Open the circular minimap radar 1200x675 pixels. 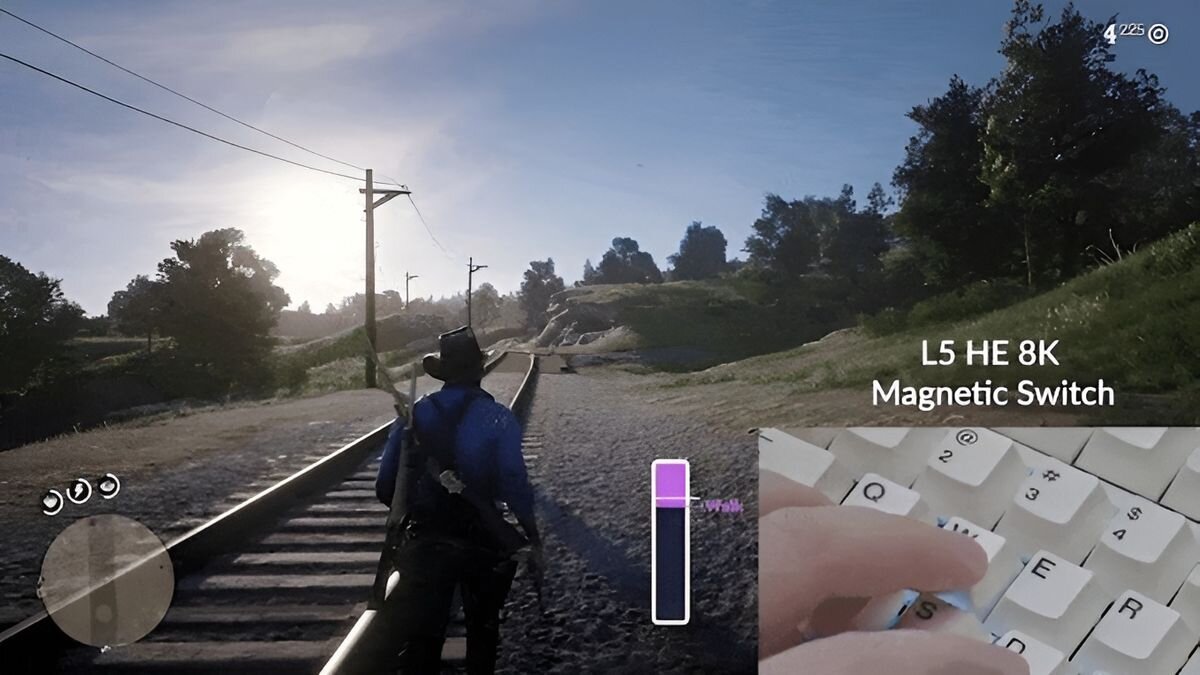click(x=106, y=580)
